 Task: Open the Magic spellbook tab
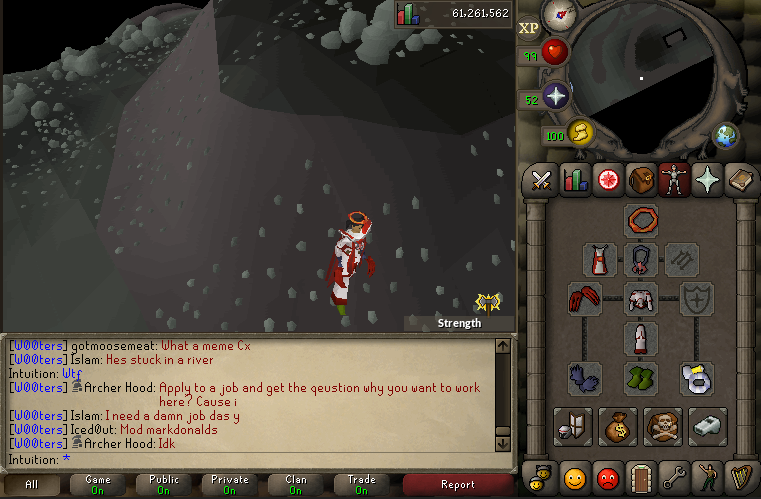click(740, 180)
